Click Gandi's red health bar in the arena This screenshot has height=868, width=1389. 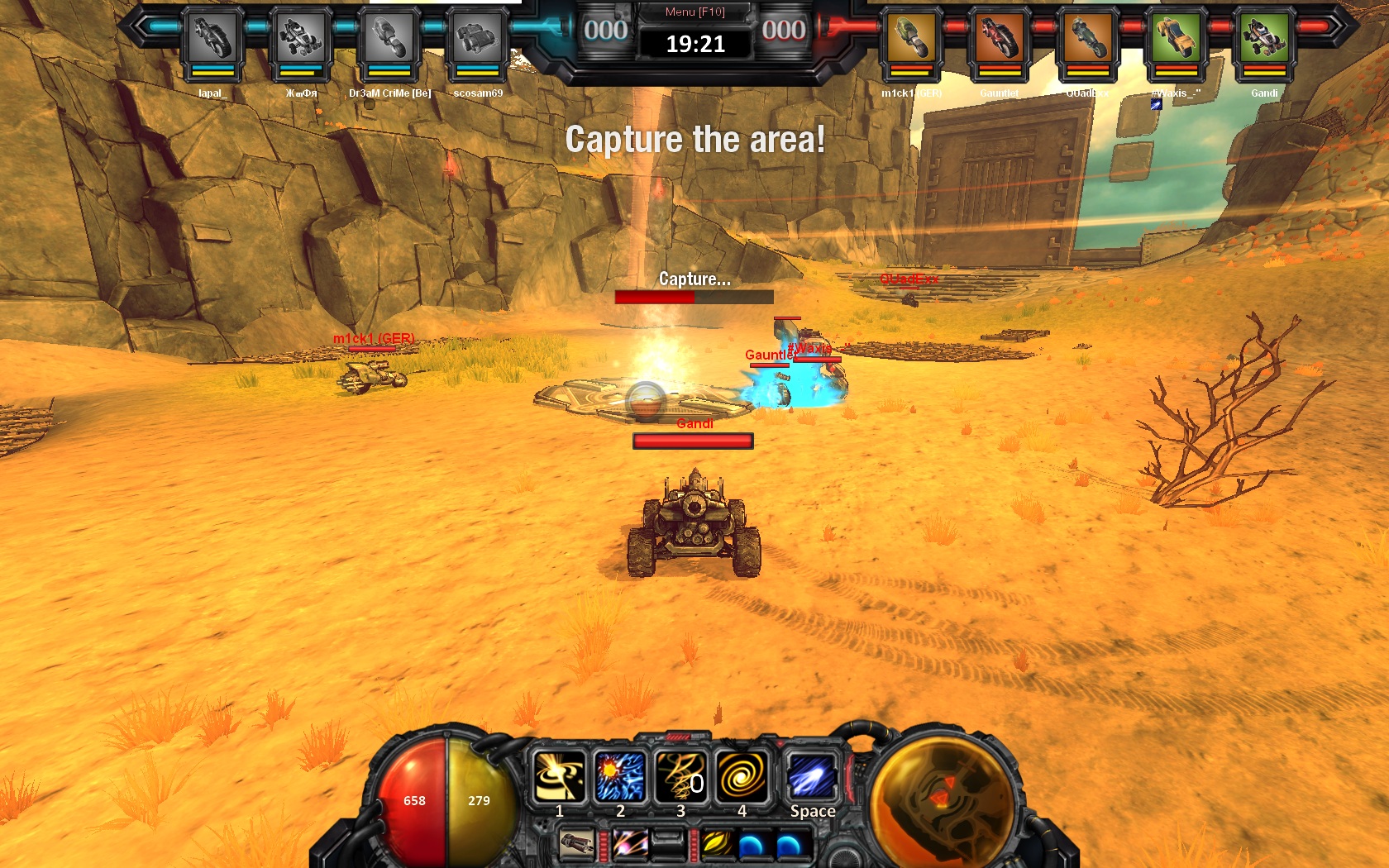693,440
